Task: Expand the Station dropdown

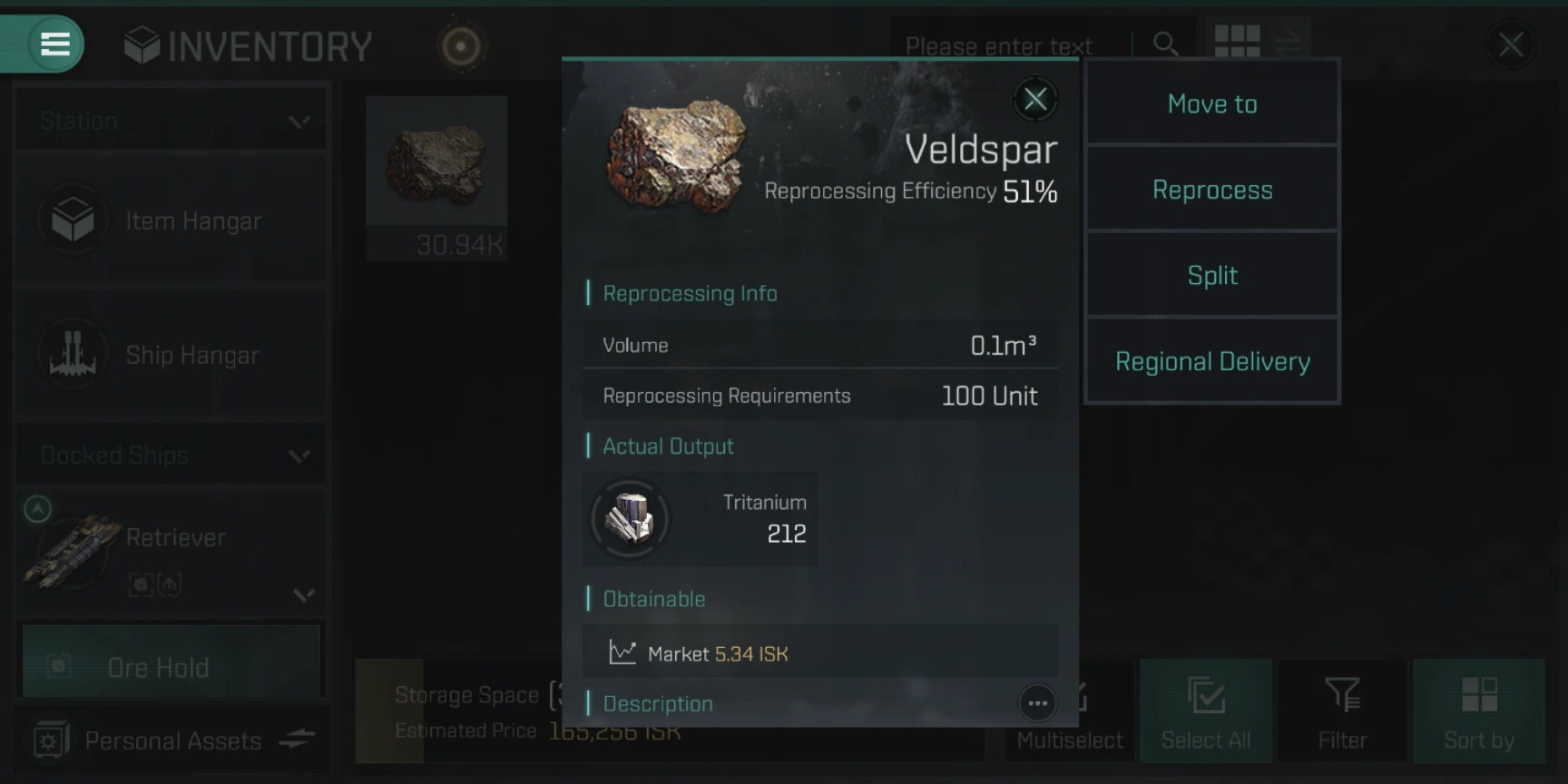Action: [299, 119]
